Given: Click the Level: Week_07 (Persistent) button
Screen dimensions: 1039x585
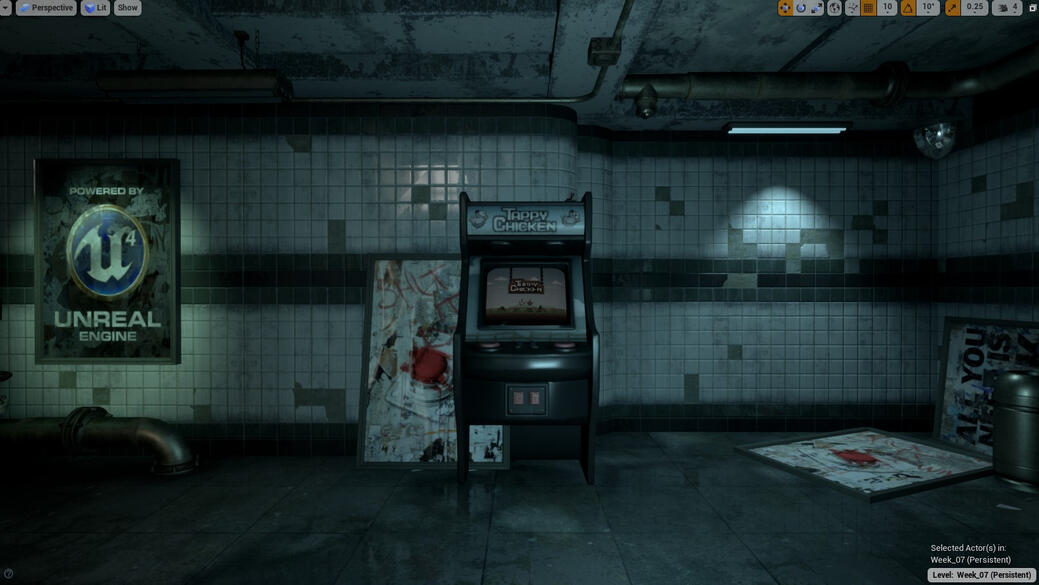Looking at the screenshot, I should [x=981, y=575].
